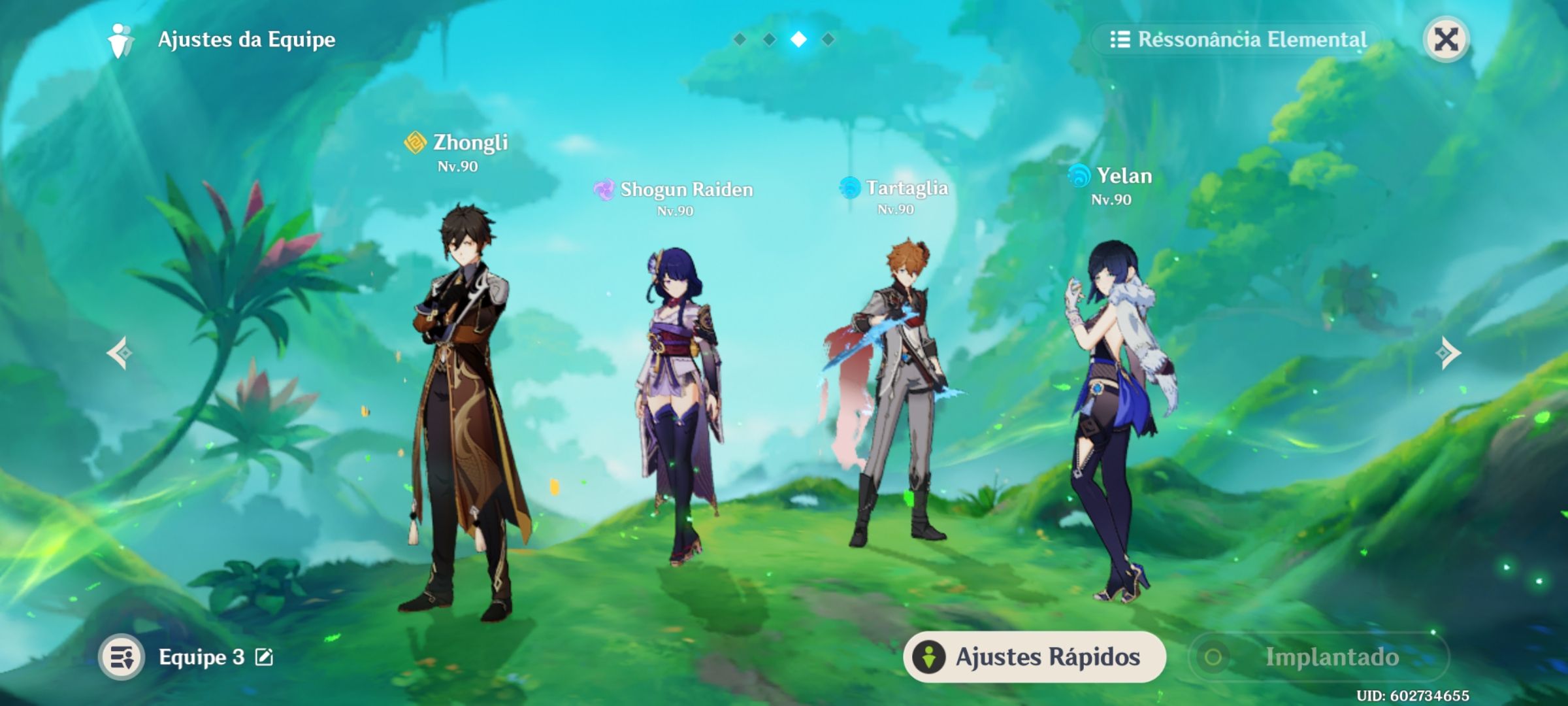
Task: Click the Hydro icon beside Yelan
Action: (1079, 176)
